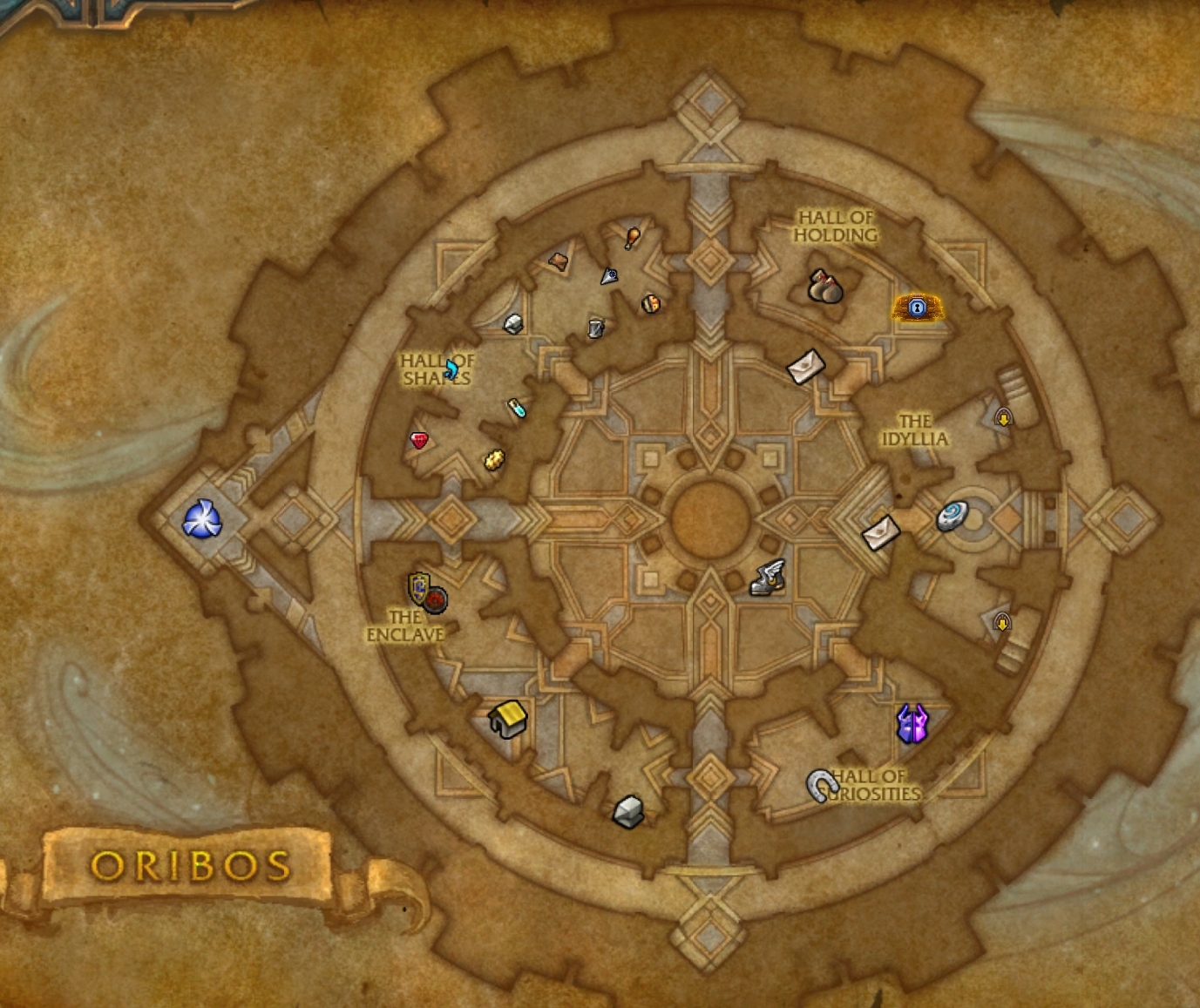Click the swirling blue portal marker

pyautogui.click(x=201, y=520)
